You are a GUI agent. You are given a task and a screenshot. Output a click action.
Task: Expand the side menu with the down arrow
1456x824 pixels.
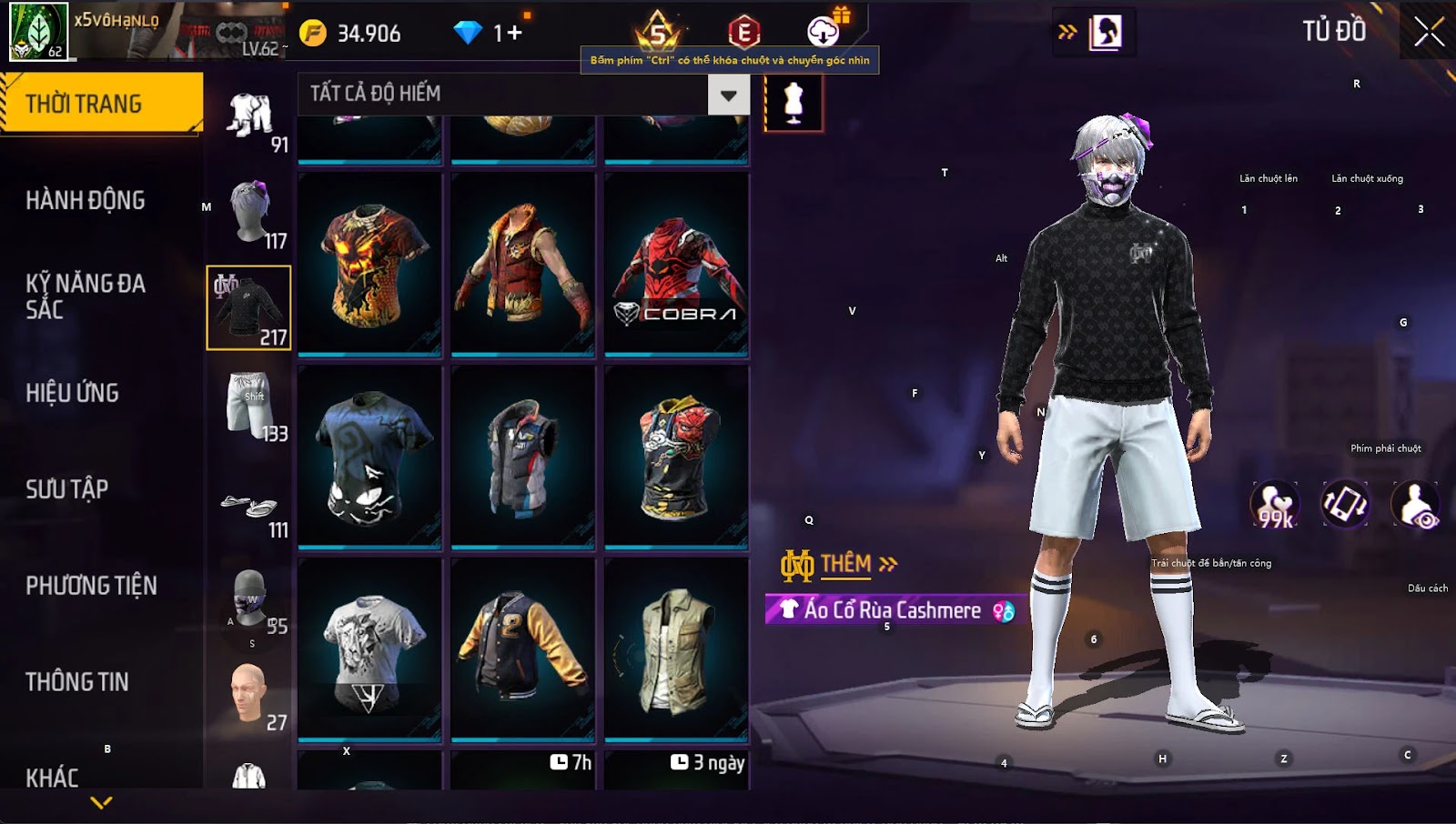tap(101, 802)
